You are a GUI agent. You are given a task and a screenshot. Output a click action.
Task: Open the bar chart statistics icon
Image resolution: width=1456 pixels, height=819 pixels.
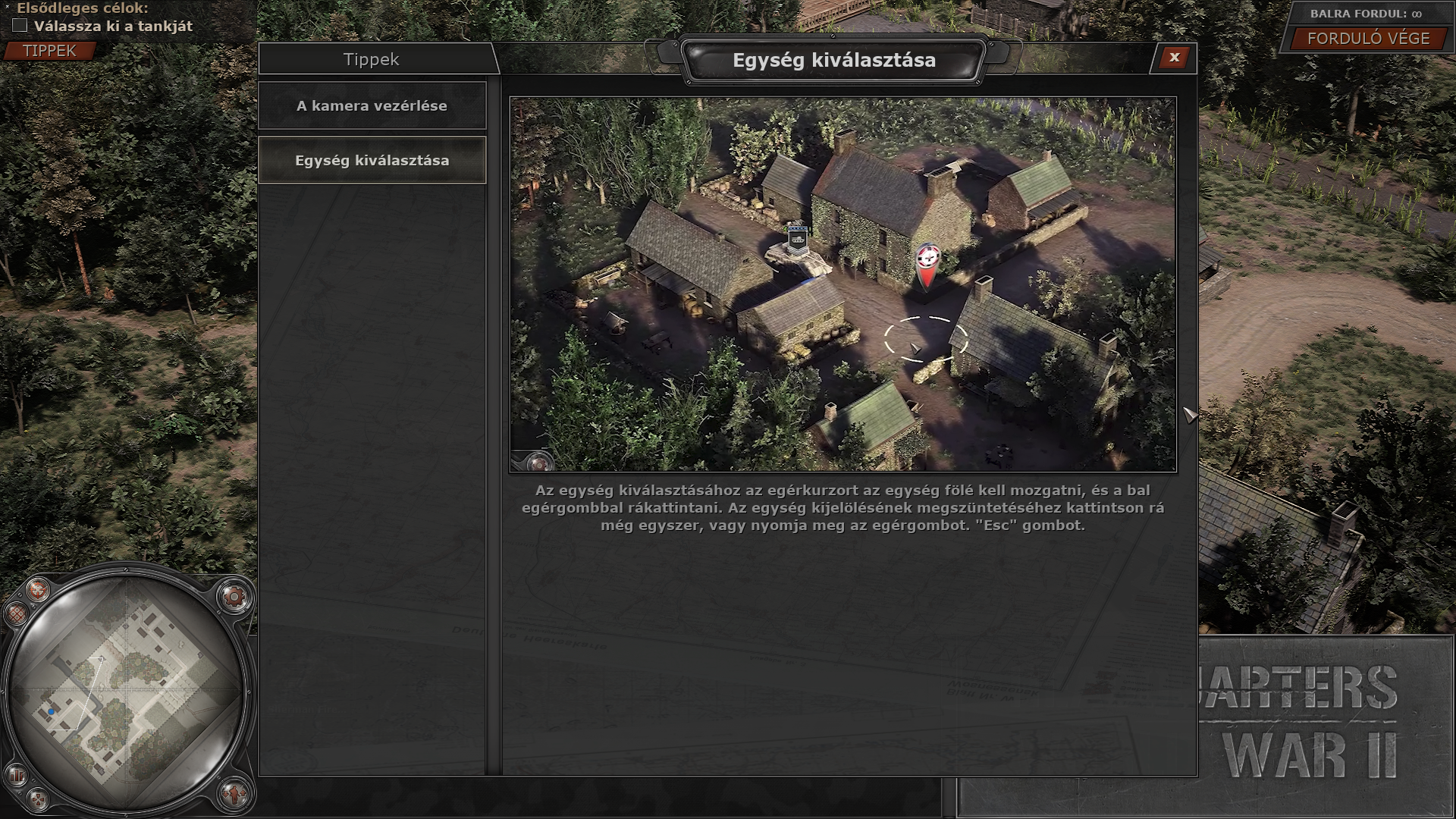tap(15, 775)
